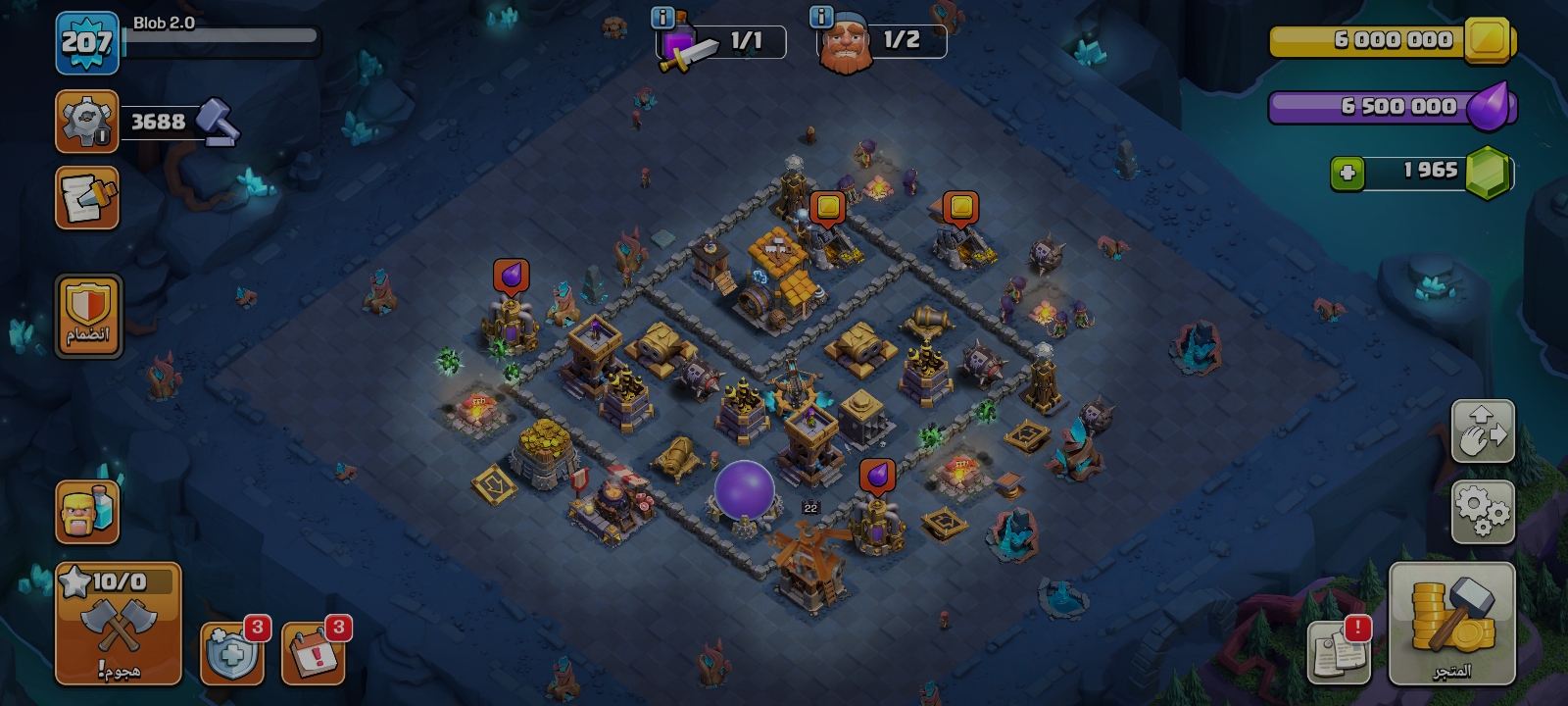The image size is (1568, 706).
Task: Open the Shop with hammer and coins
Action: pyautogui.click(x=1451, y=624)
